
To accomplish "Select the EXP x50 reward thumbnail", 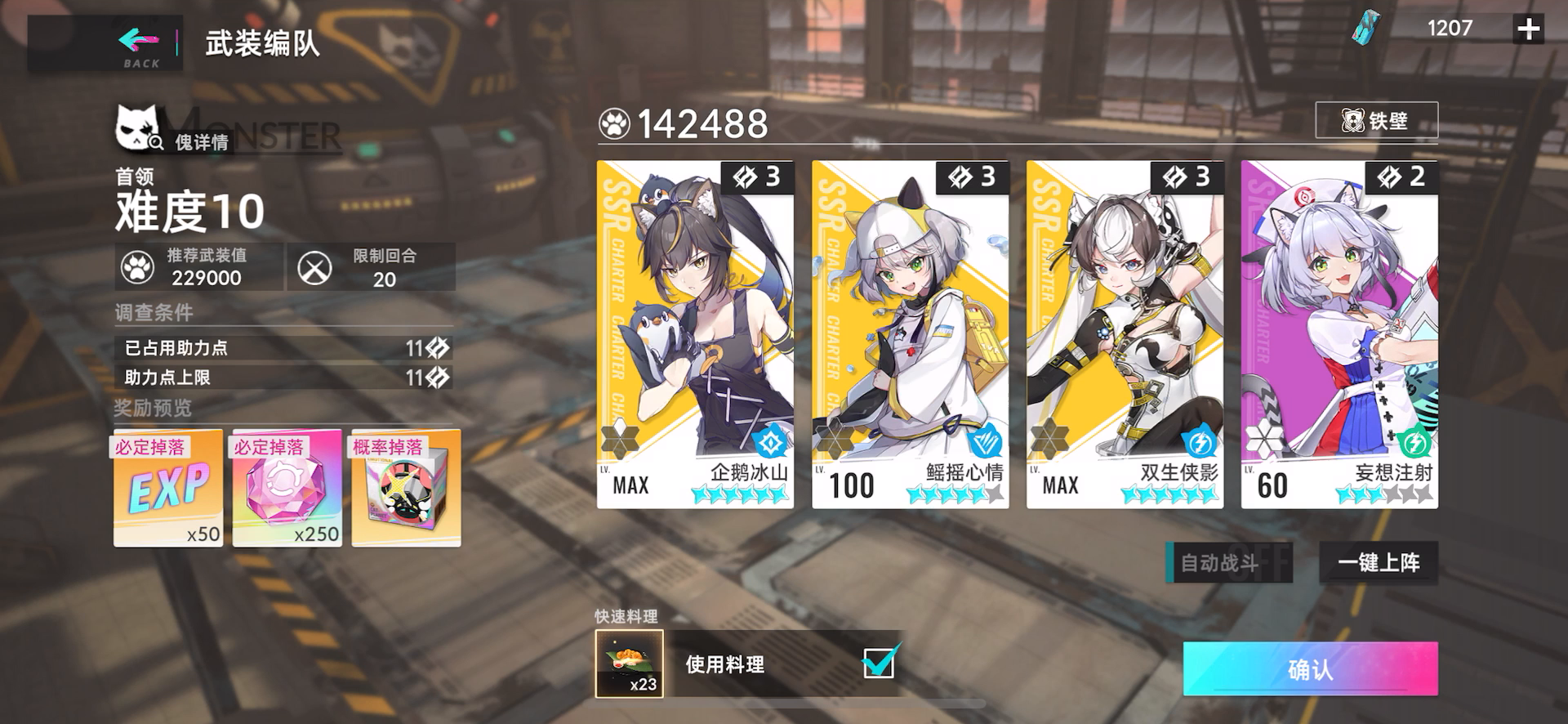I will (167, 488).
